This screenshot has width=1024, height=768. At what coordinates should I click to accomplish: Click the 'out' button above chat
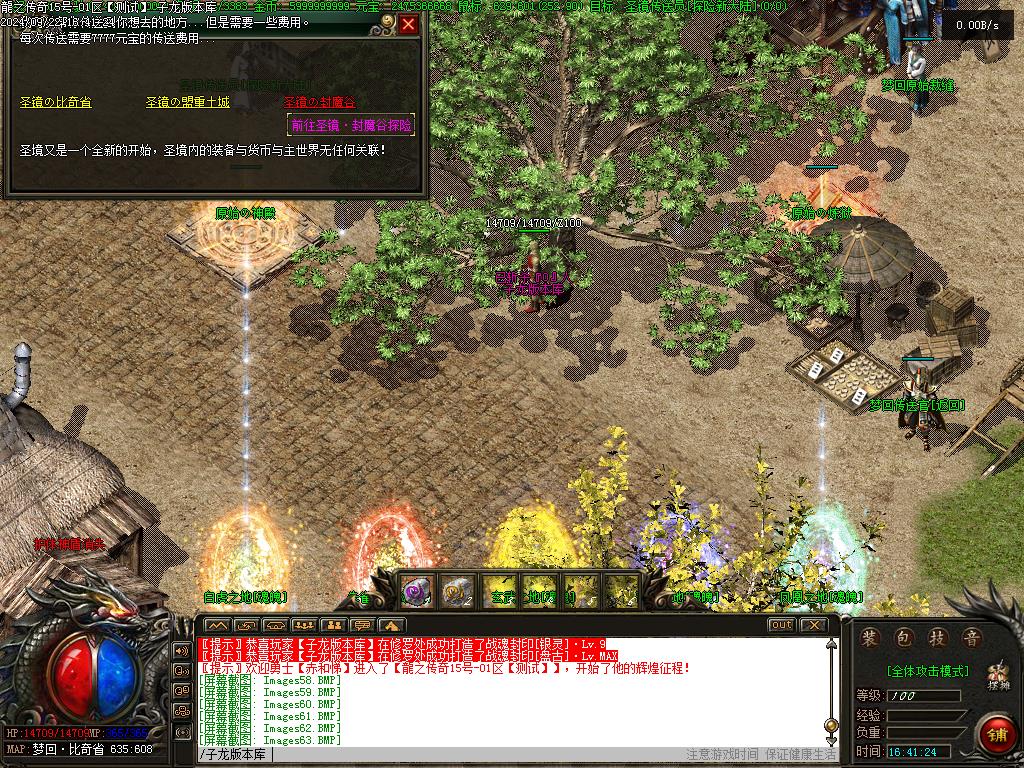[782, 625]
